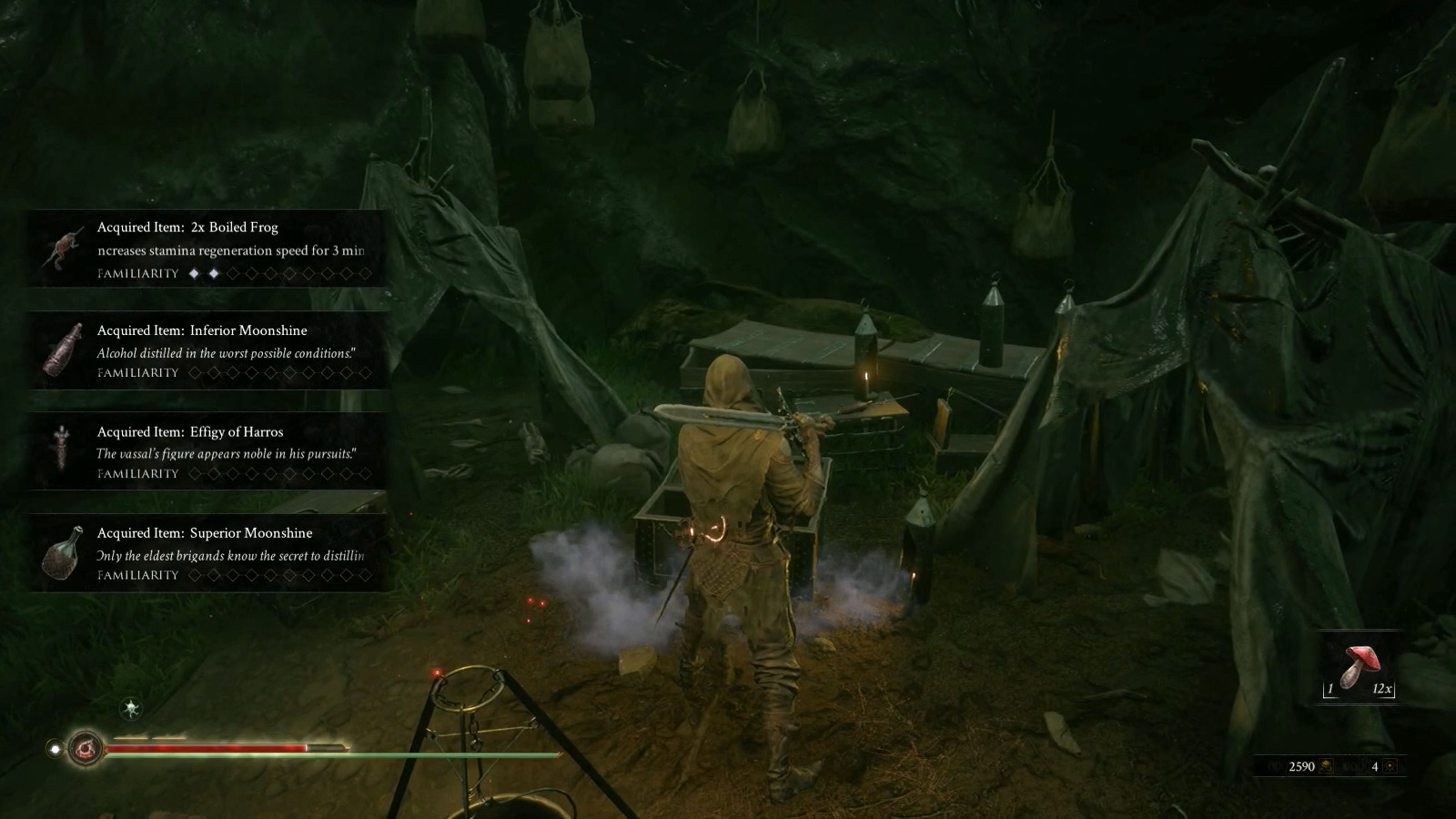Click the glowing orb icon left of the portrait
This screenshot has width=1456, height=819.
point(56,748)
